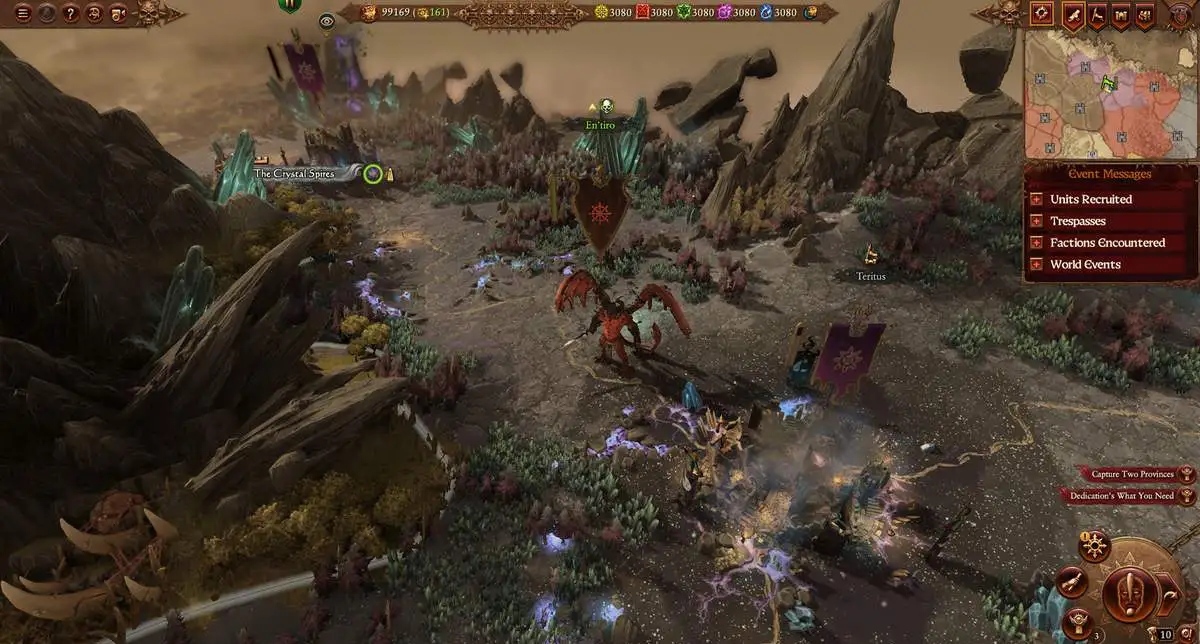Open the Capture Two Provinces objective

(1127, 474)
